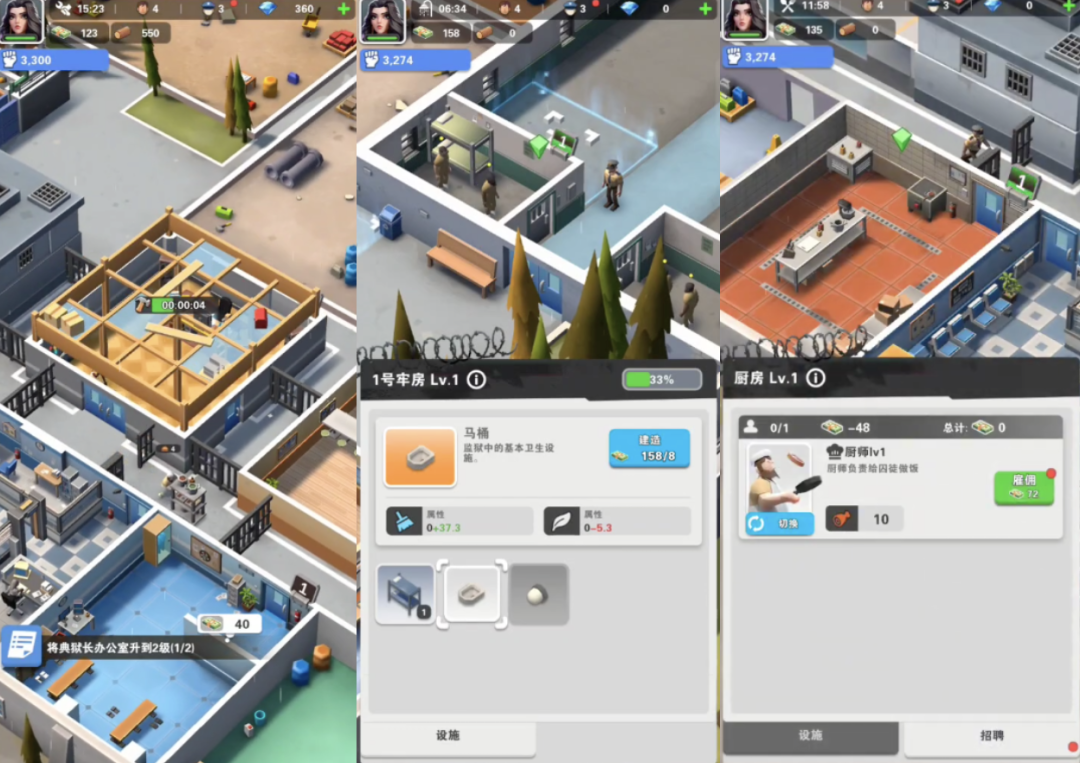
Task: Show info for 1号牢房 Lv.1
Action: tap(476, 380)
